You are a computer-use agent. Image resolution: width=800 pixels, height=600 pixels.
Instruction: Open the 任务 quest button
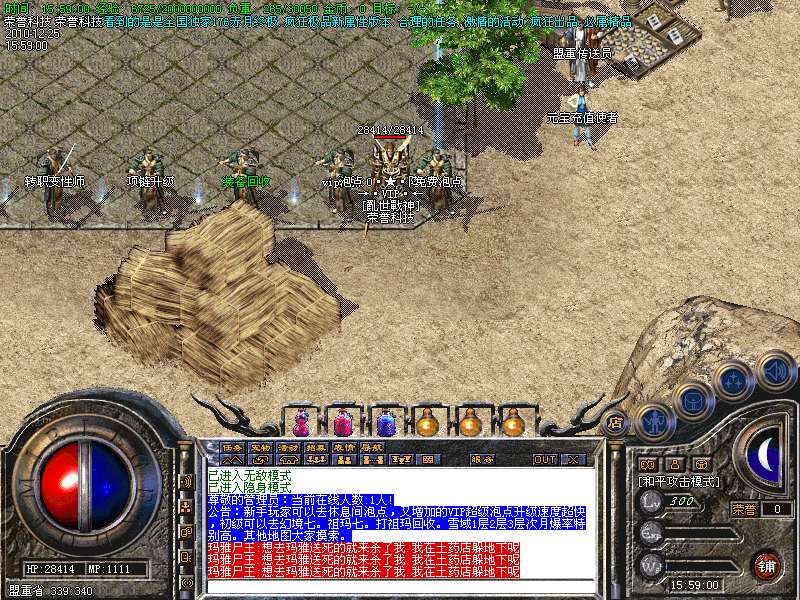232,446
